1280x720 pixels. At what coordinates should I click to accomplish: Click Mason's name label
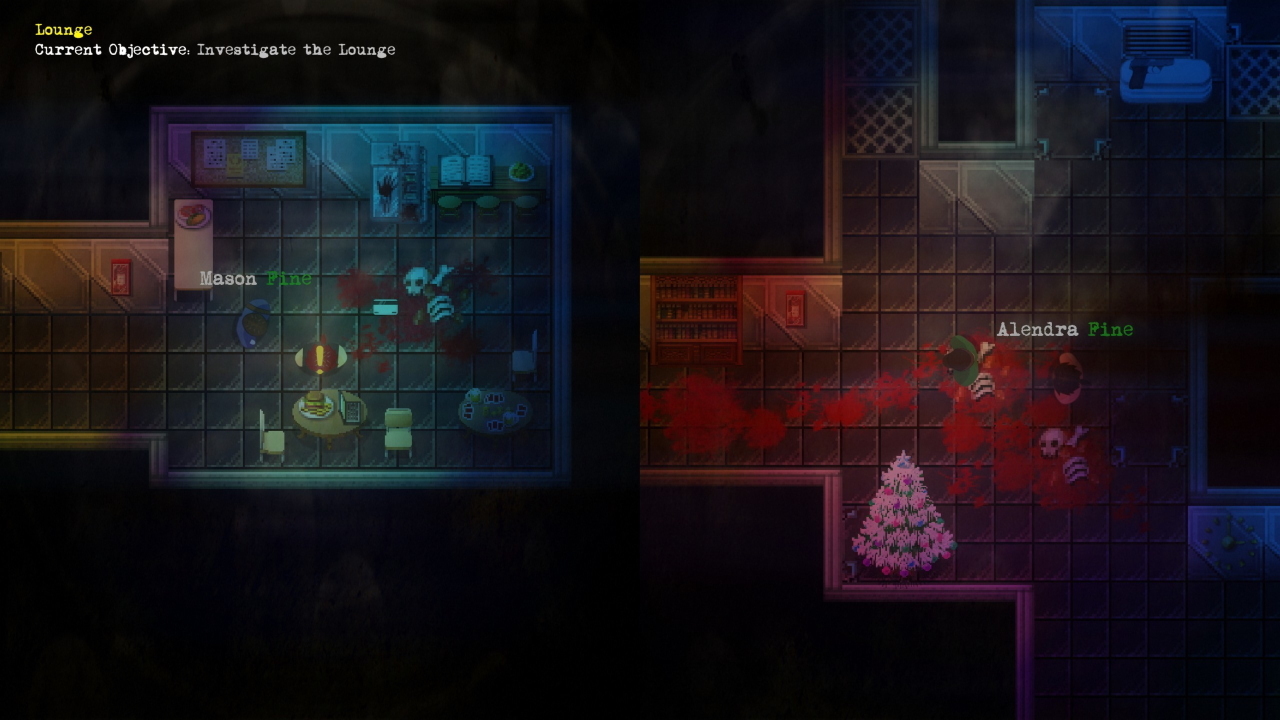click(228, 278)
